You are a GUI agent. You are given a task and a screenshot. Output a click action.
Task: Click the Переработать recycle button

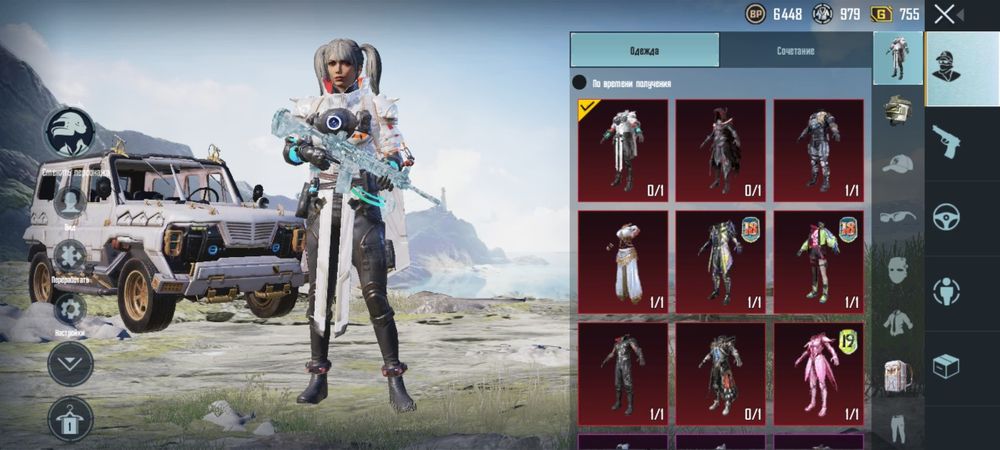tap(70, 257)
